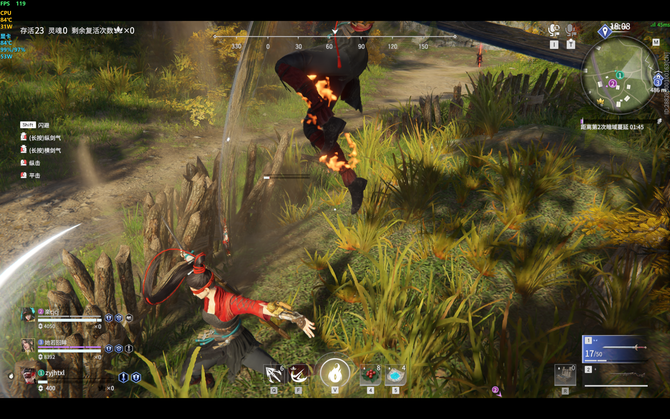Switch to the second weapon slot
The width and height of the screenshot is (670, 419).
pos(620,373)
